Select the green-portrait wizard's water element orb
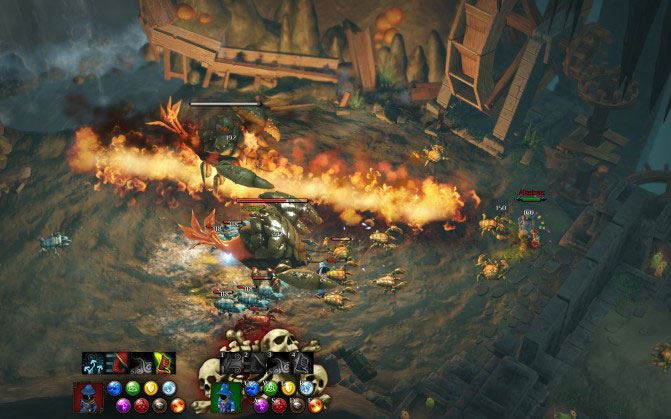 click(253, 389)
